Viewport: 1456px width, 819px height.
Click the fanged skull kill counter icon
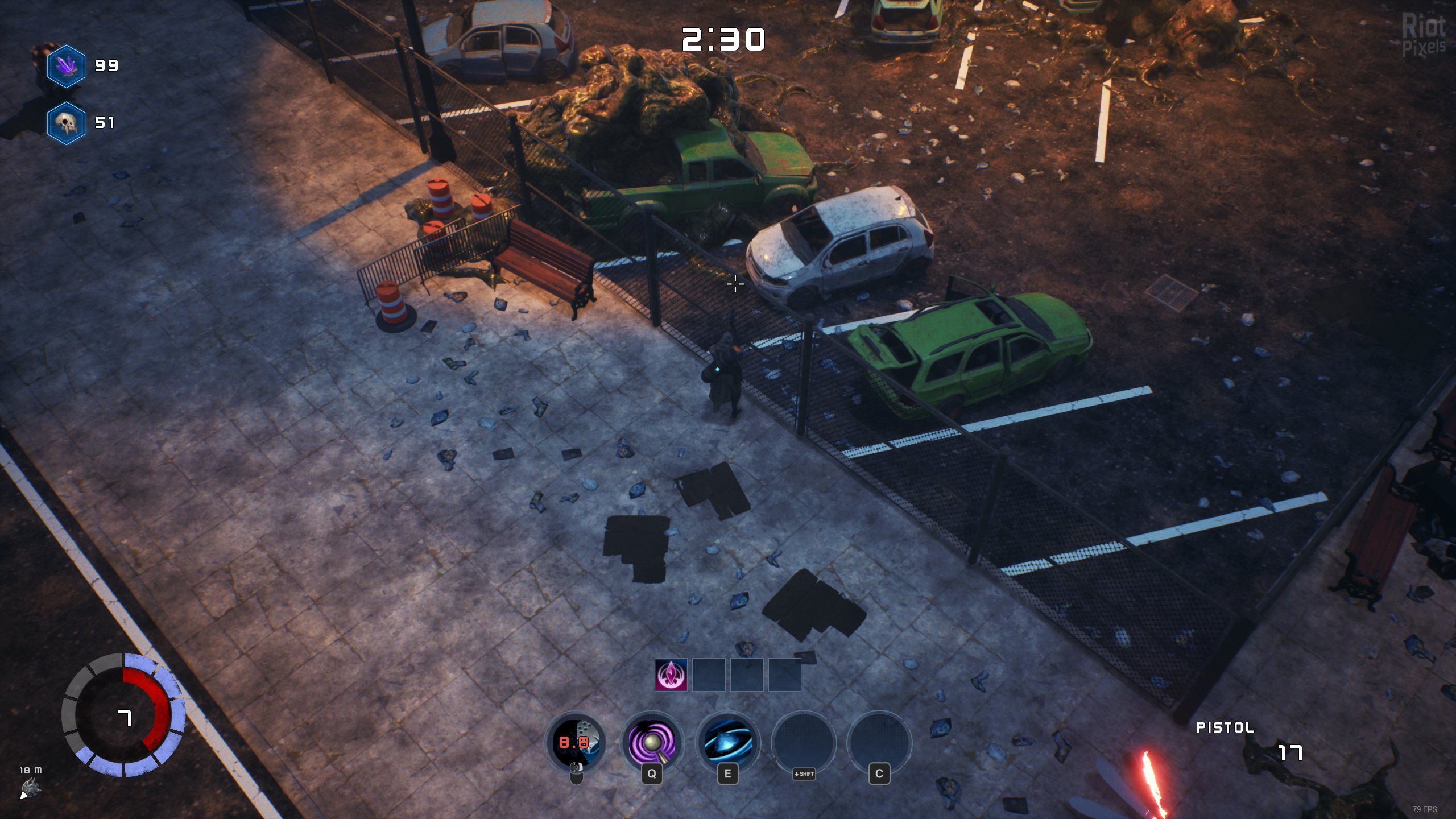coord(67,123)
